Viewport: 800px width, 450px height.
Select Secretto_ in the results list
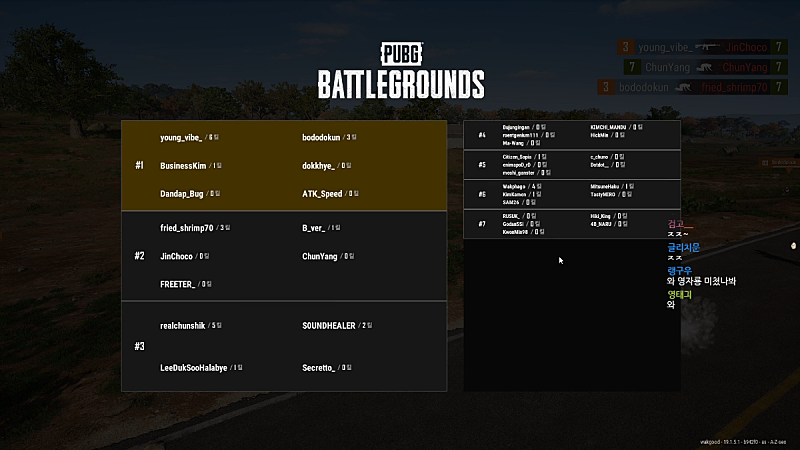click(319, 368)
